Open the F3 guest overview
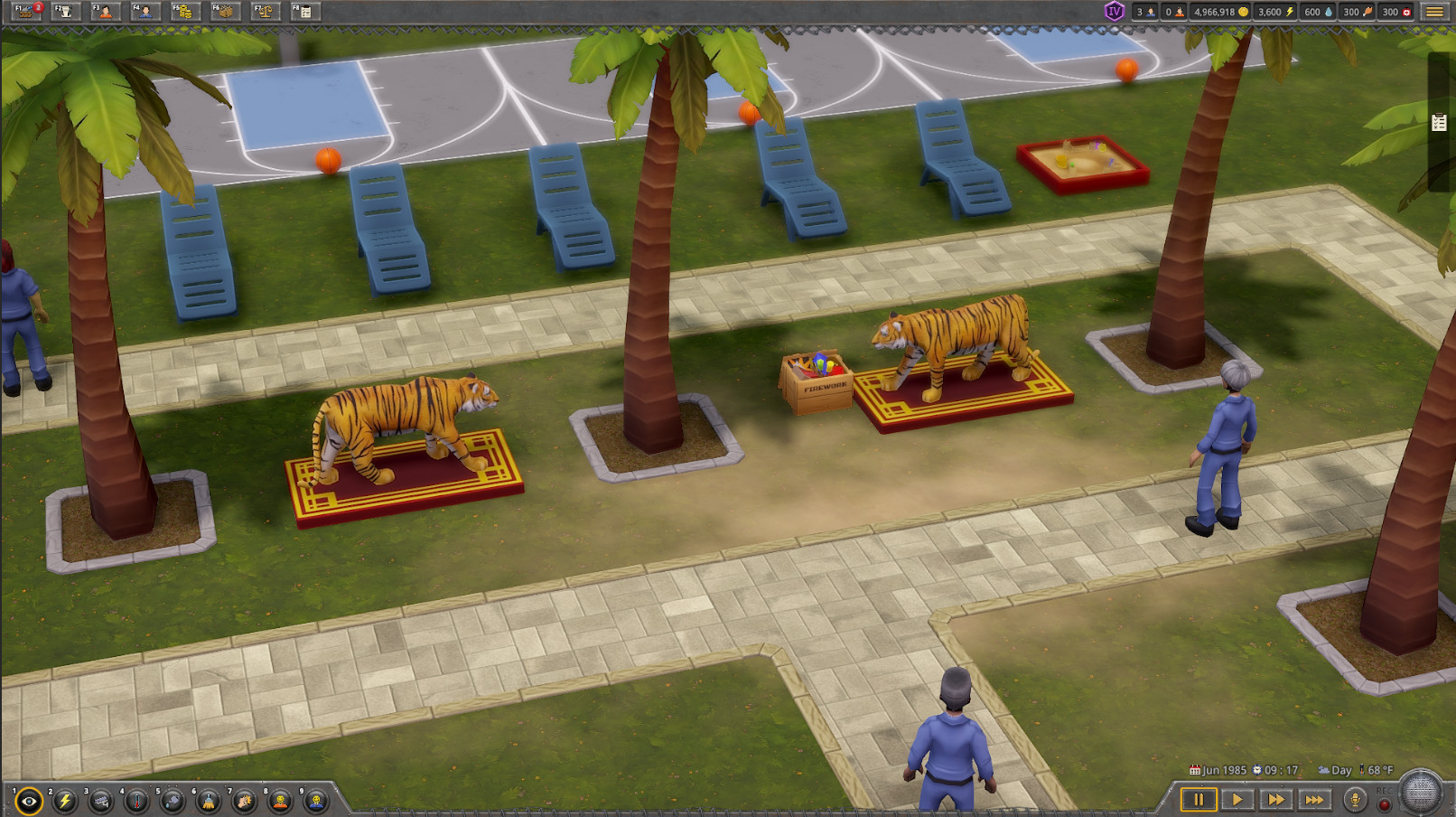The height and width of the screenshot is (817, 1456). [x=102, y=12]
